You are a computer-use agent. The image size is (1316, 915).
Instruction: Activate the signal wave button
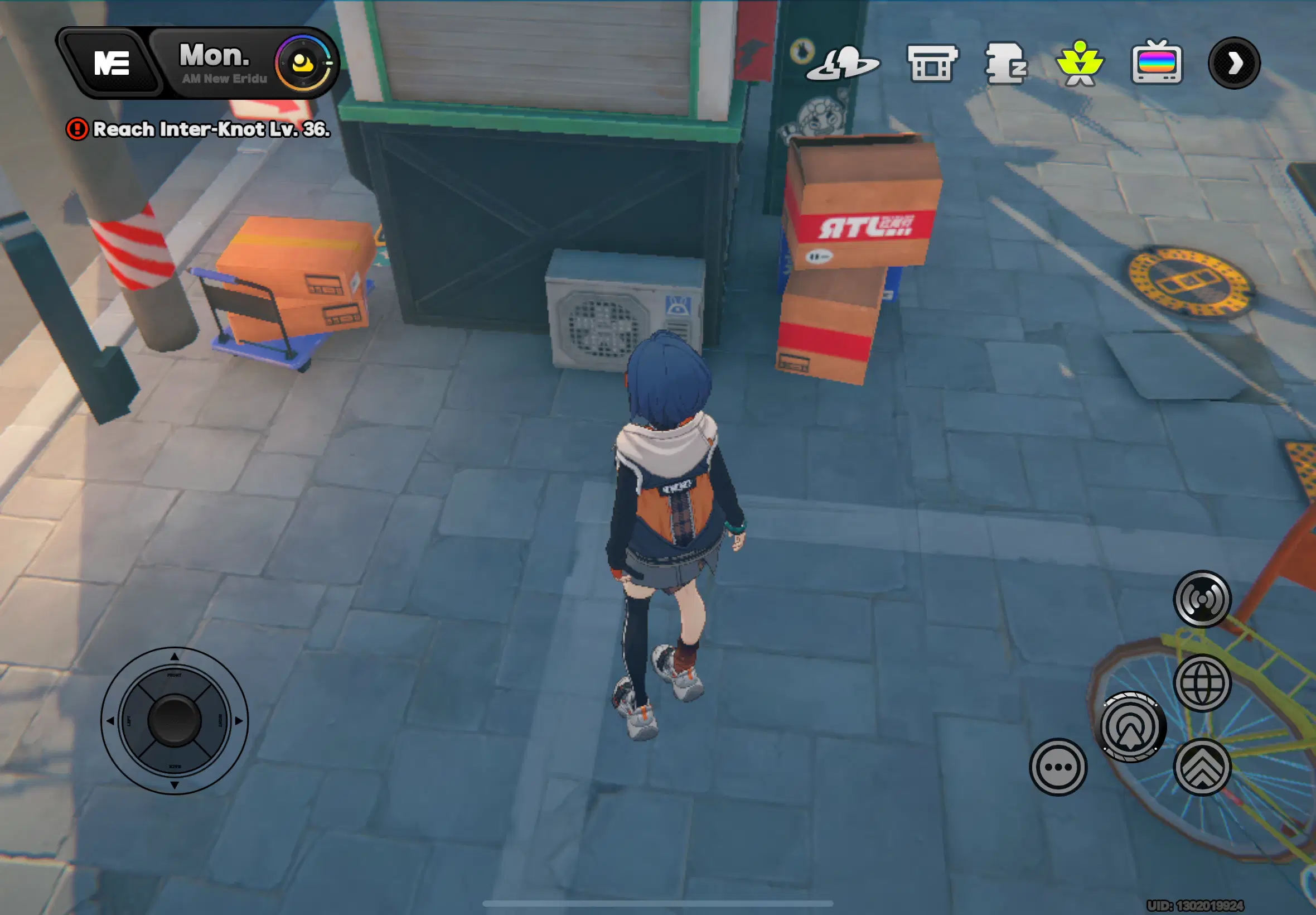click(1202, 599)
